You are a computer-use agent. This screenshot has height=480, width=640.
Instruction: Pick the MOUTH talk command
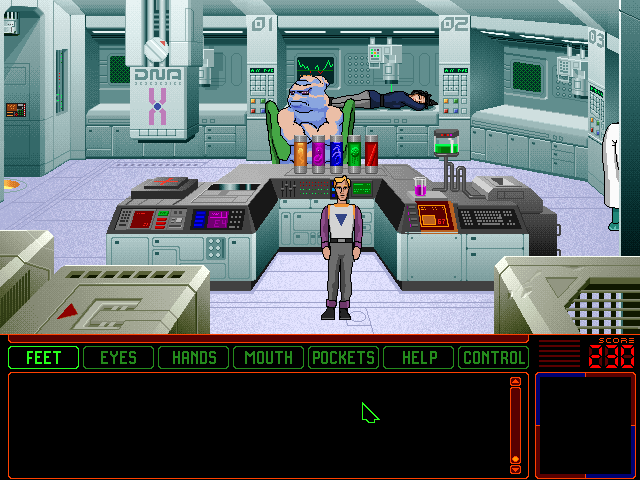[x=268, y=357]
